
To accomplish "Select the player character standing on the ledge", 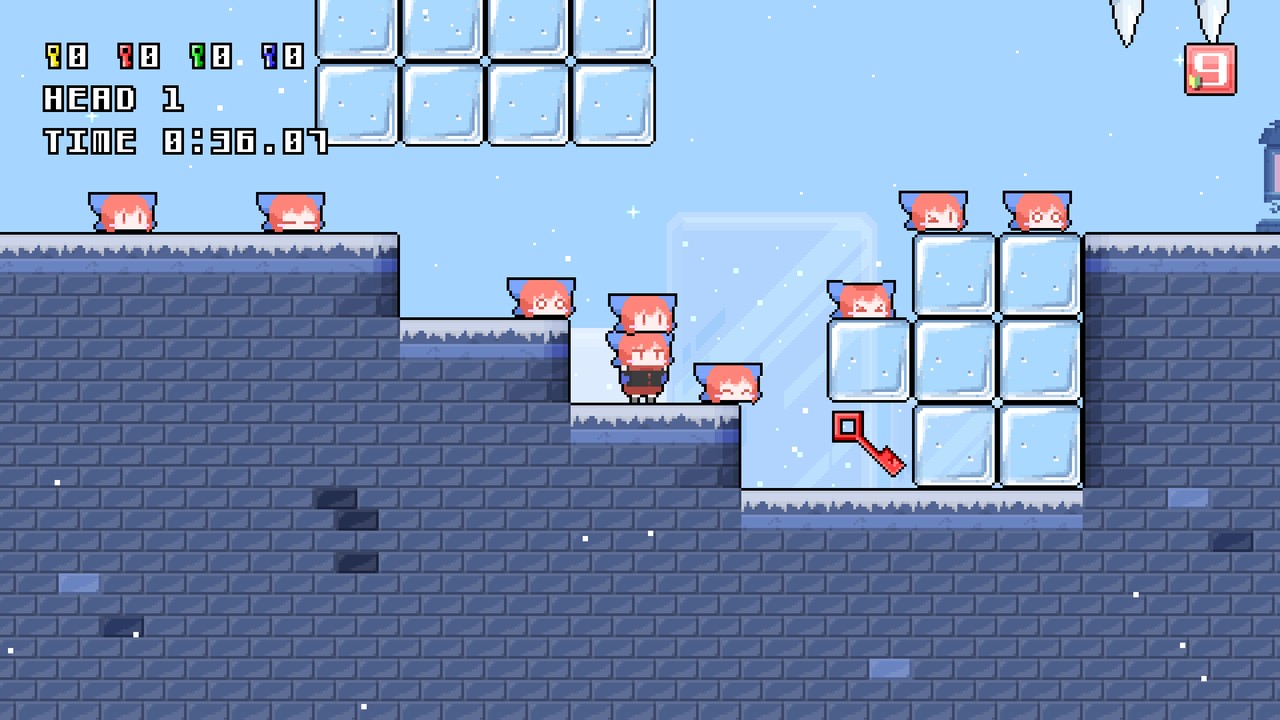I will coord(645,375).
